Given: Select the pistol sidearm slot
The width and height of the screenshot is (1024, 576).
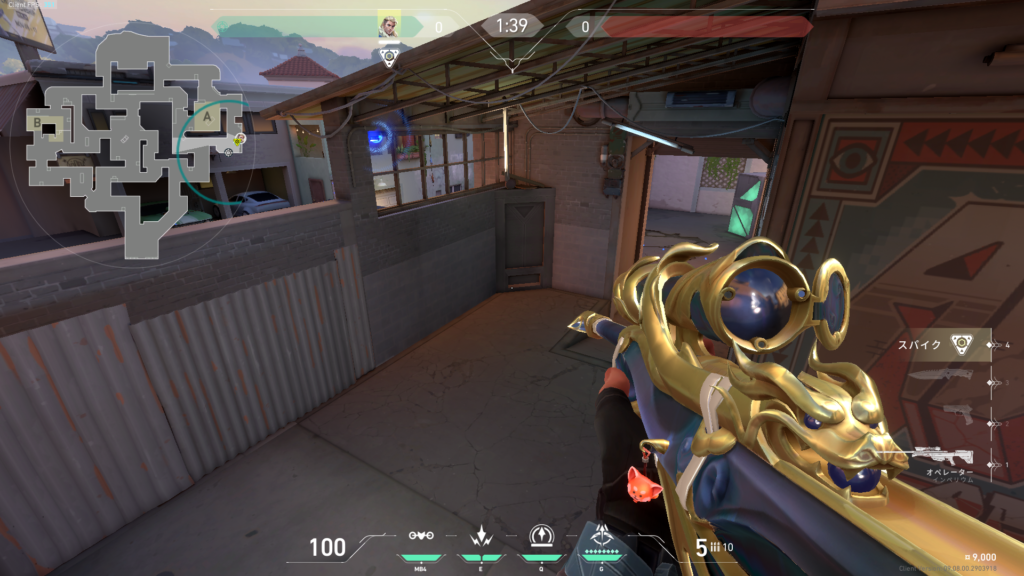Looking at the screenshot, I should tap(942, 414).
